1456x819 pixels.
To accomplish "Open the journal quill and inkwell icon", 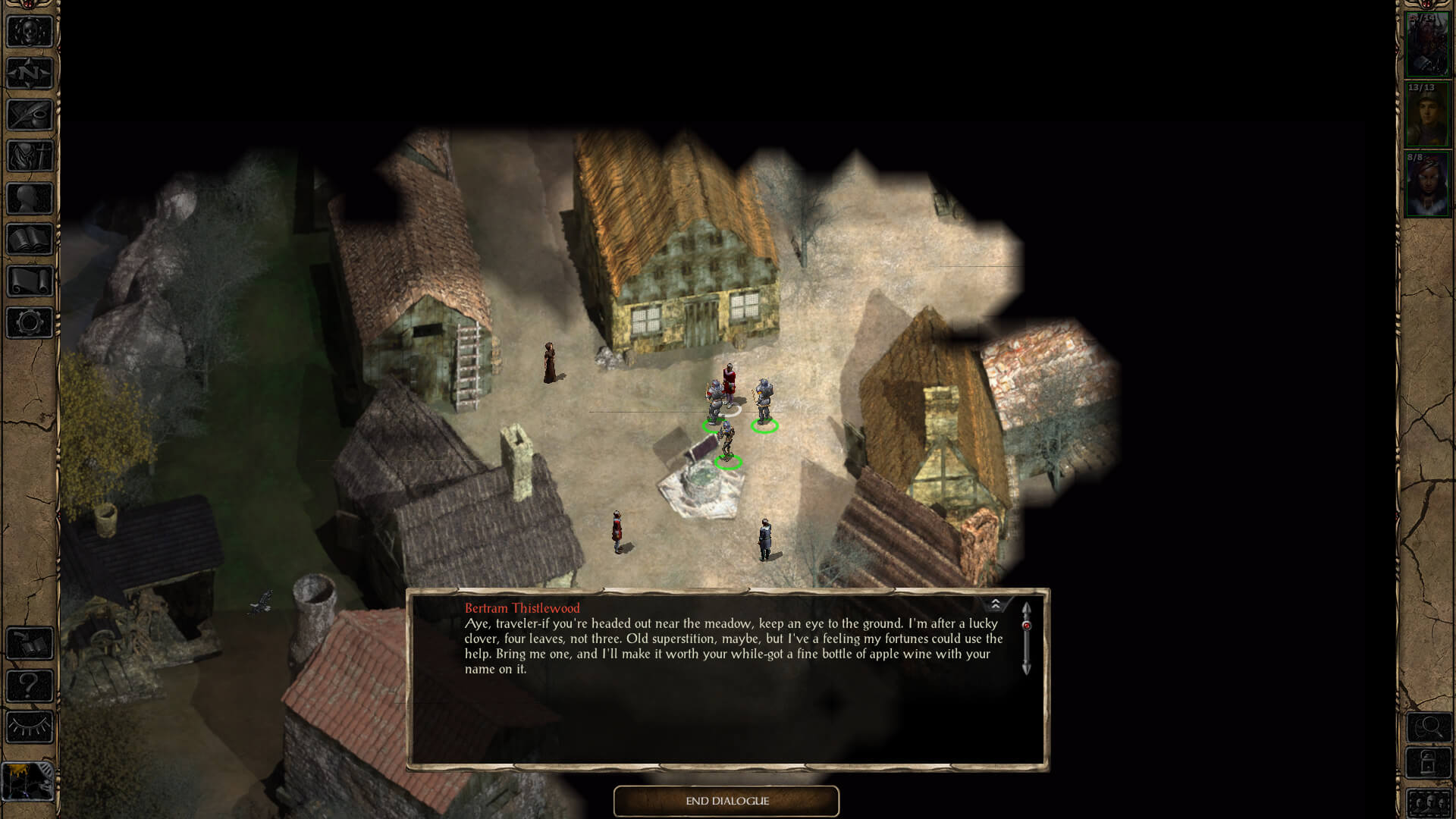I will 30,115.
